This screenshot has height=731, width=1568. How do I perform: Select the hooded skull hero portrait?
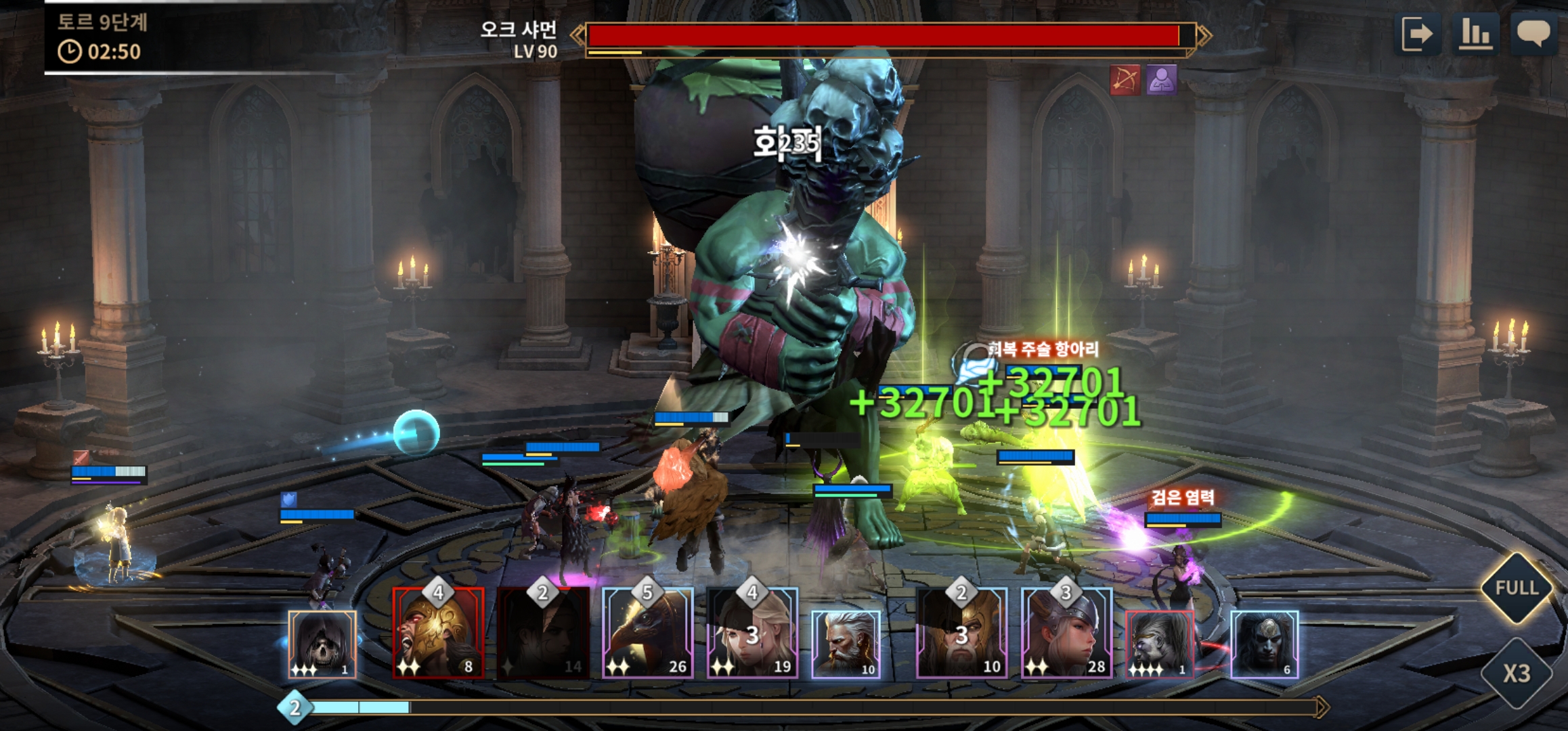[322, 644]
